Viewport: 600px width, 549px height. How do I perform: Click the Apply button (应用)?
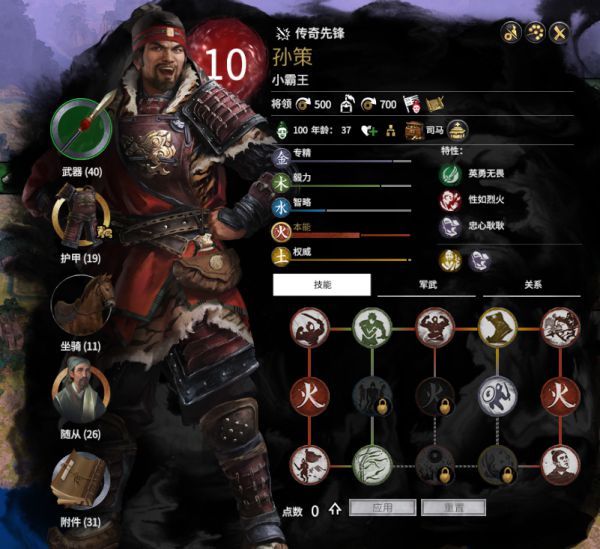tap(382, 508)
